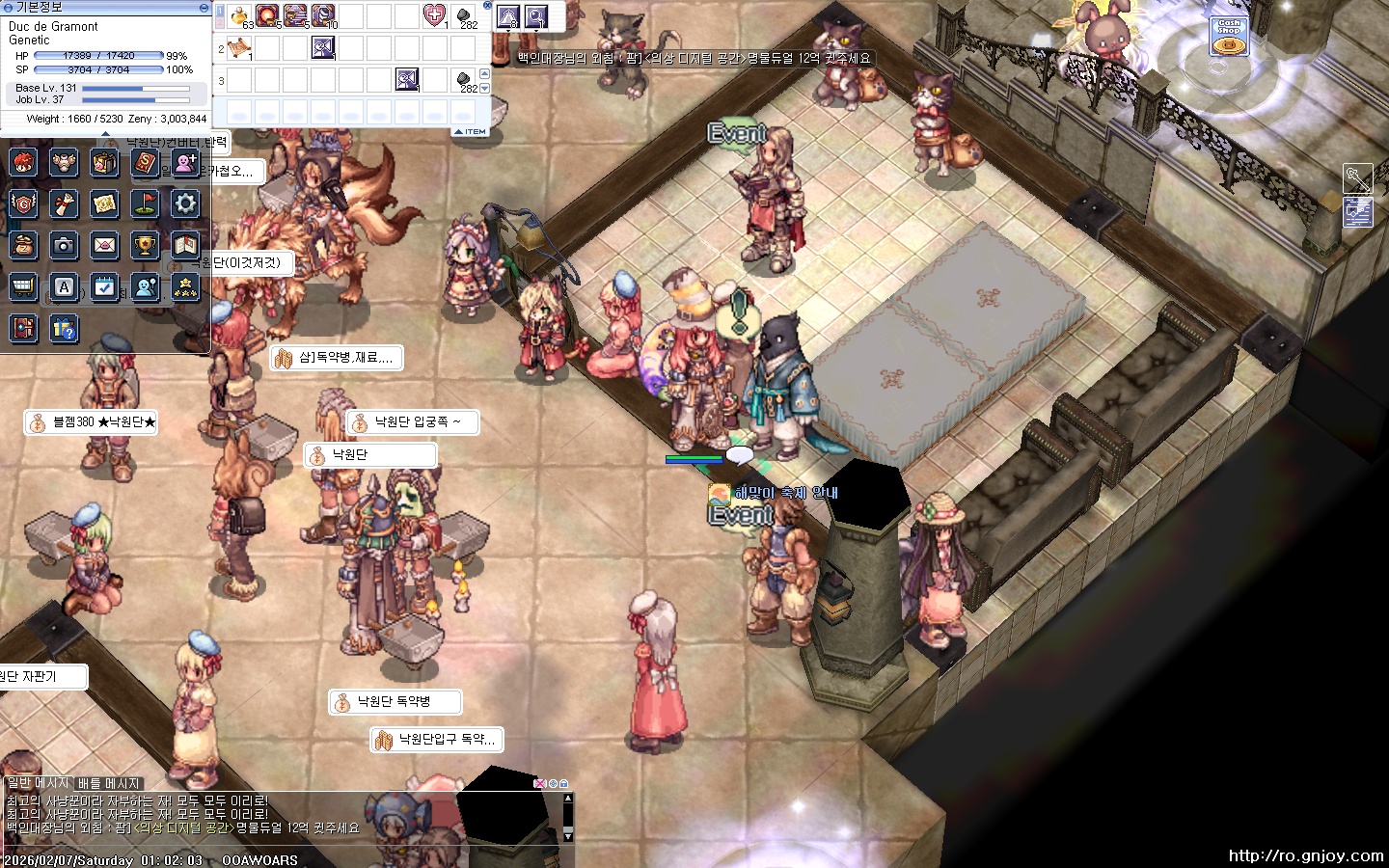Open the gift box help icon
This screenshot has width=1389, height=868.
click(64, 328)
